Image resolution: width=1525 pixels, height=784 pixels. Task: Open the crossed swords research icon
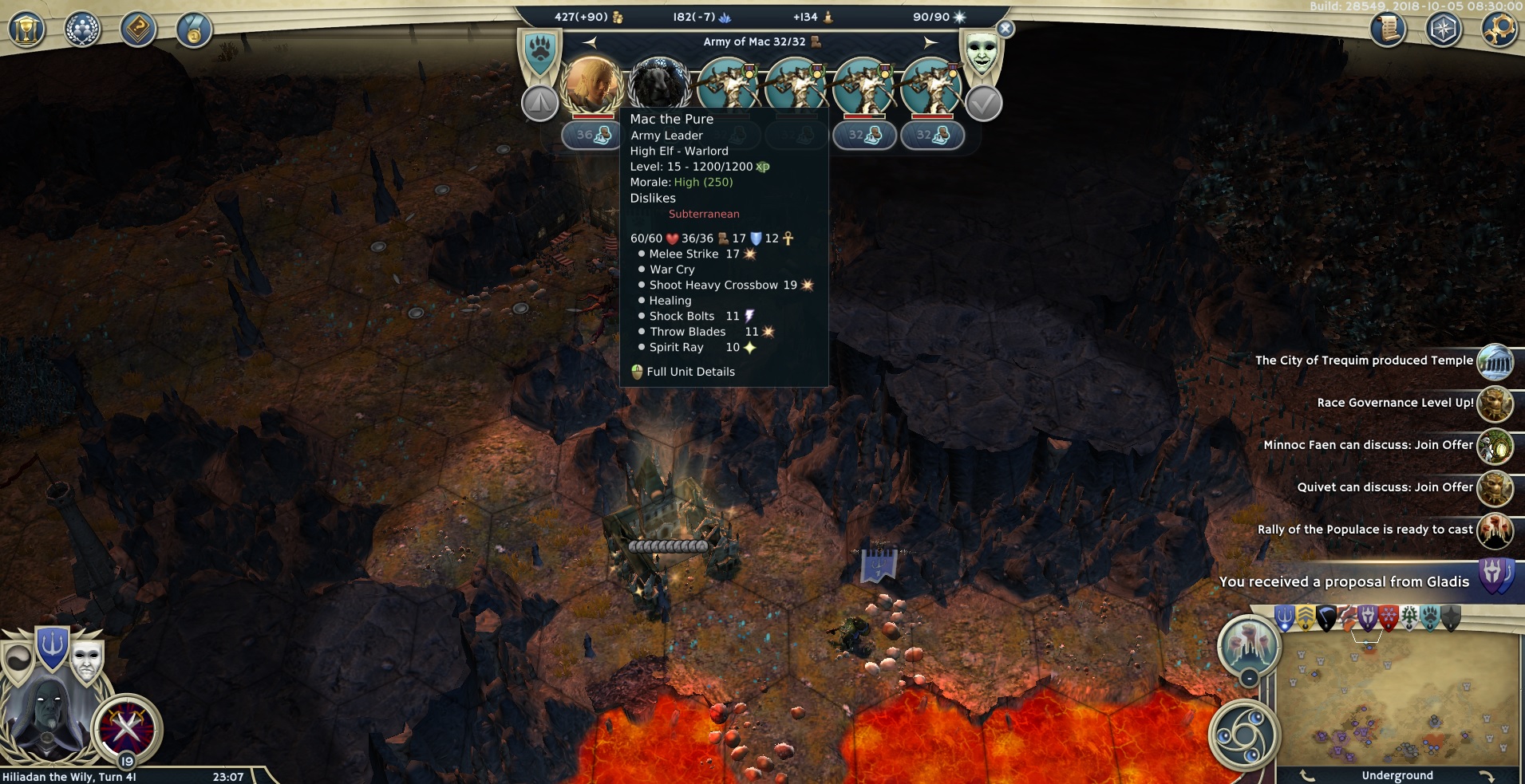tap(126, 727)
